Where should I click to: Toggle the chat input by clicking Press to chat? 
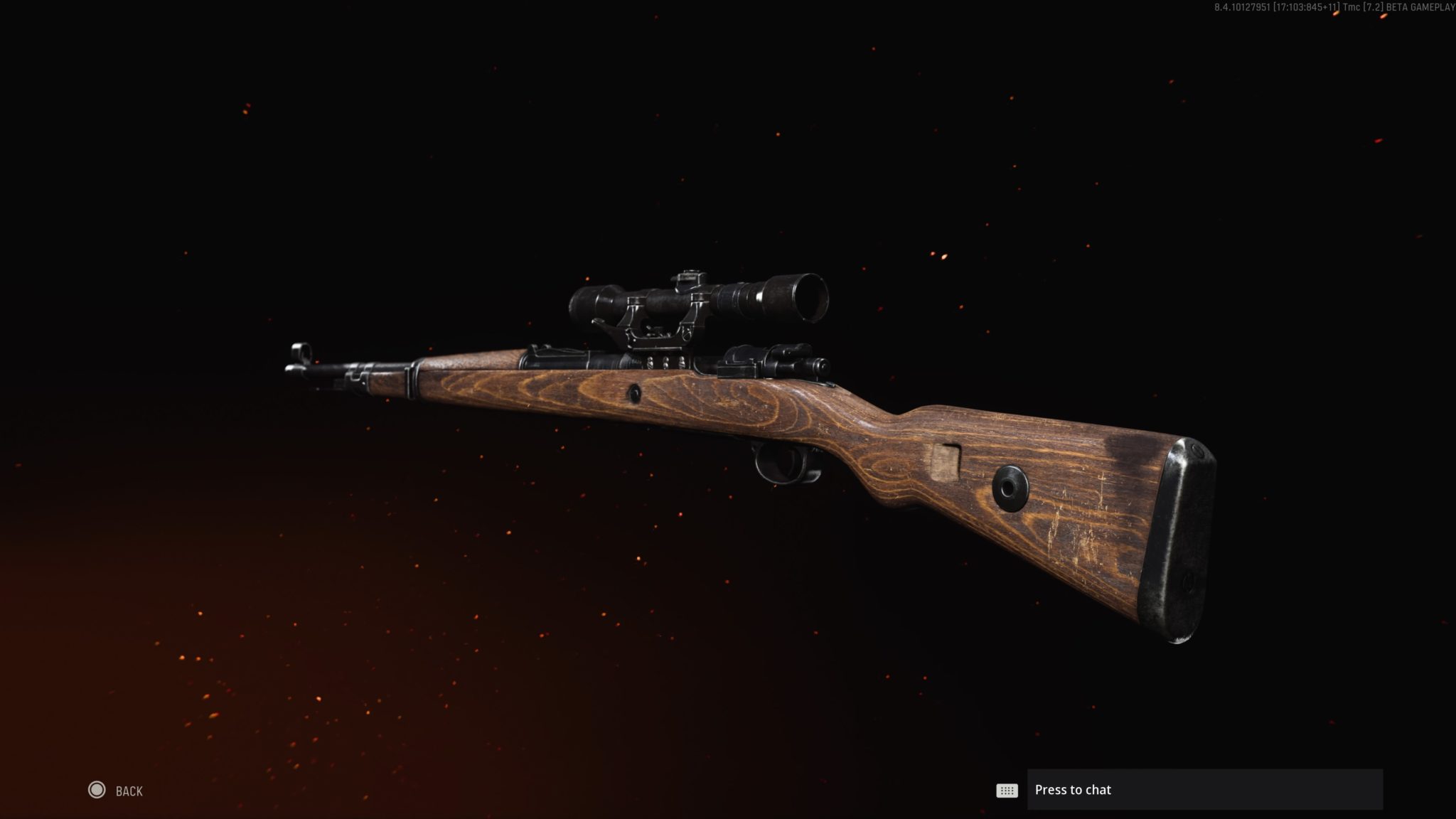1209,790
